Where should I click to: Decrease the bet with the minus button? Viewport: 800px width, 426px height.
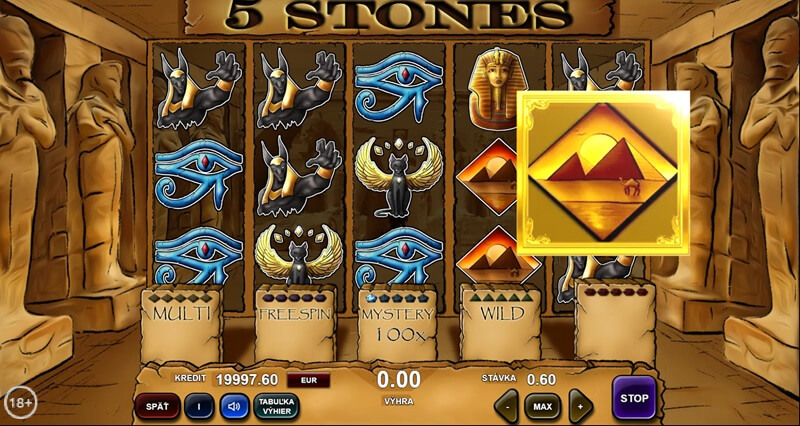click(x=507, y=407)
